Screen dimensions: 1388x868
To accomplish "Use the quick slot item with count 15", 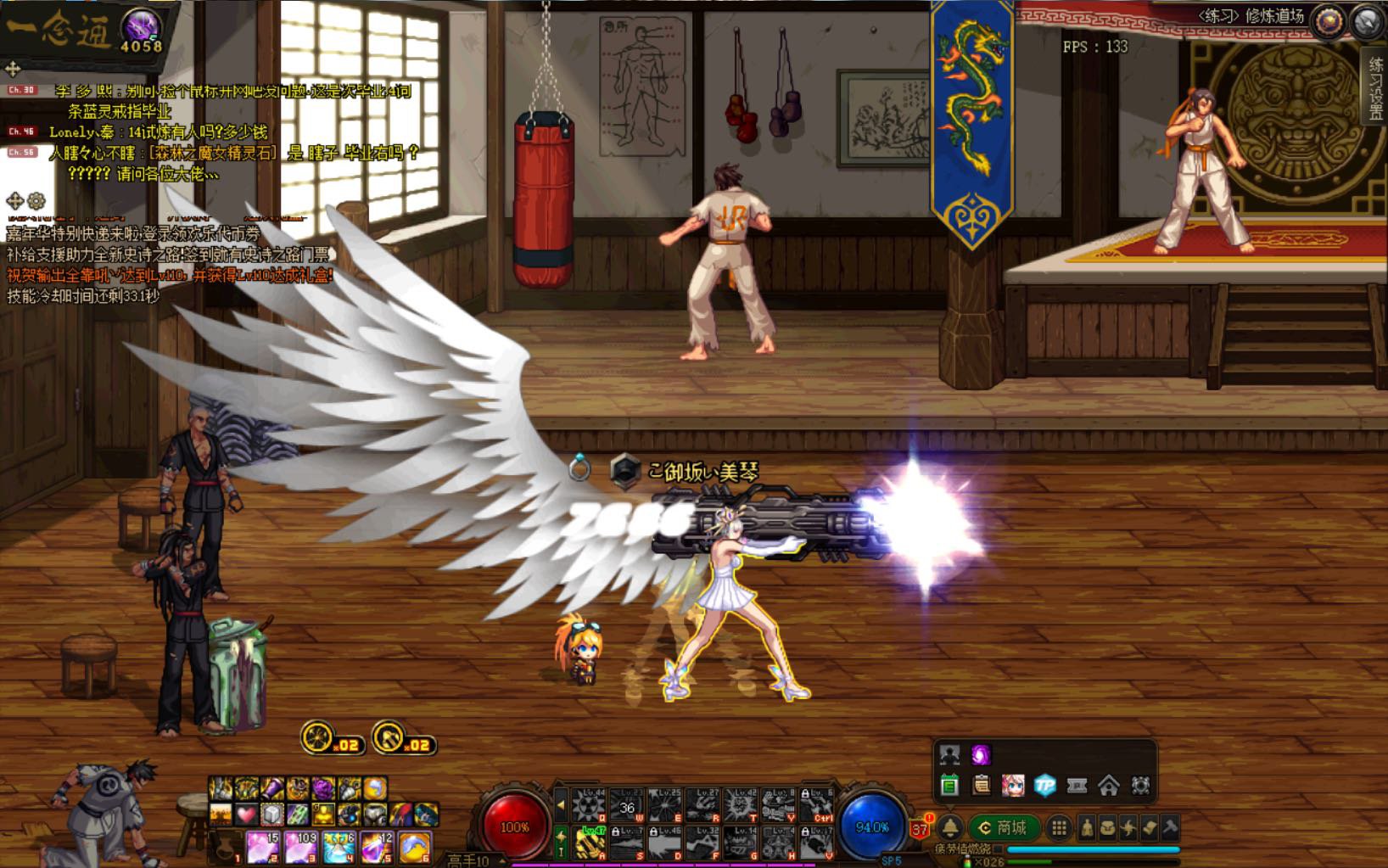I will coord(263,847).
